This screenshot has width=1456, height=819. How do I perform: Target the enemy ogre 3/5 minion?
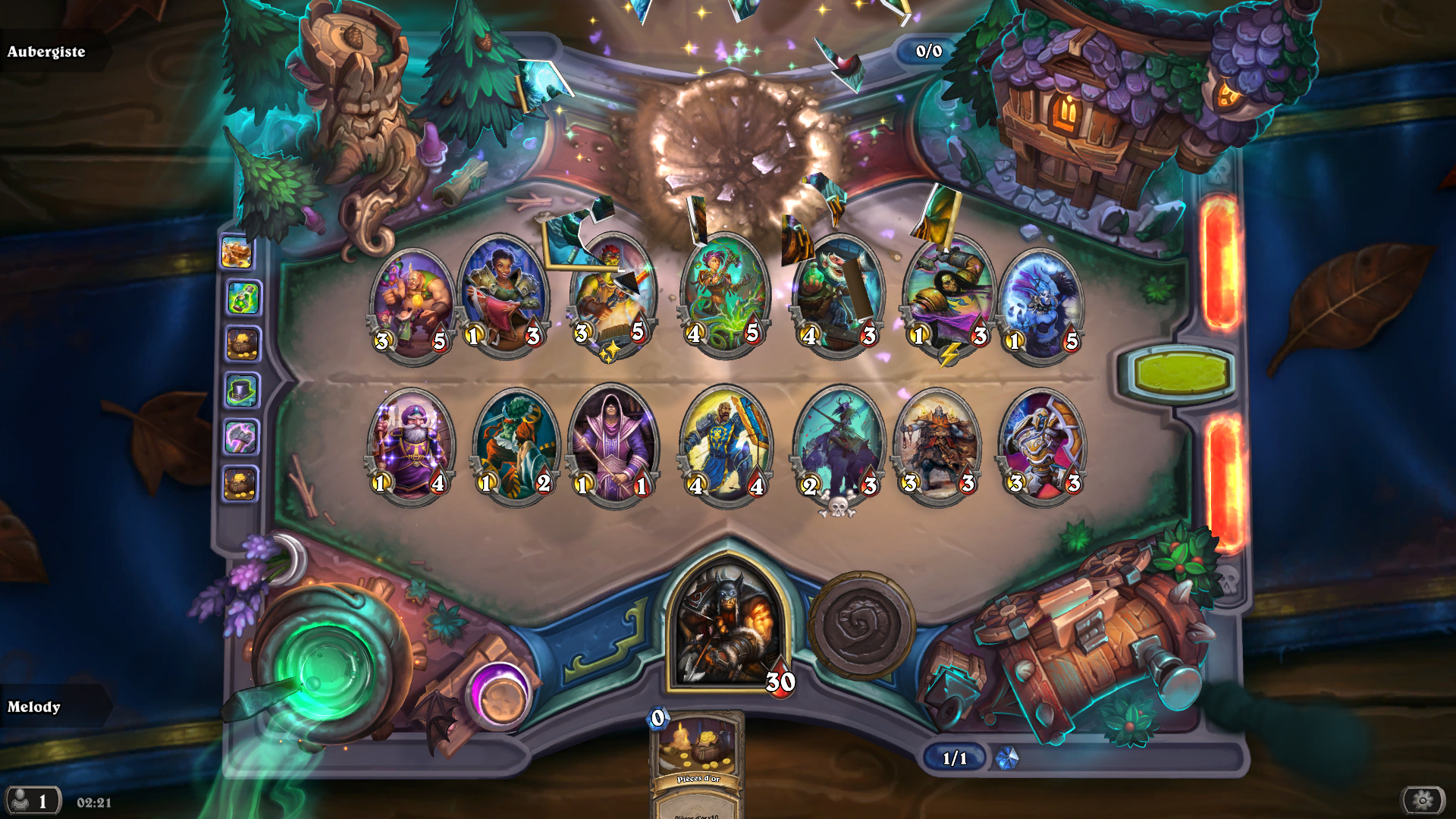pyautogui.click(x=412, y=305)
